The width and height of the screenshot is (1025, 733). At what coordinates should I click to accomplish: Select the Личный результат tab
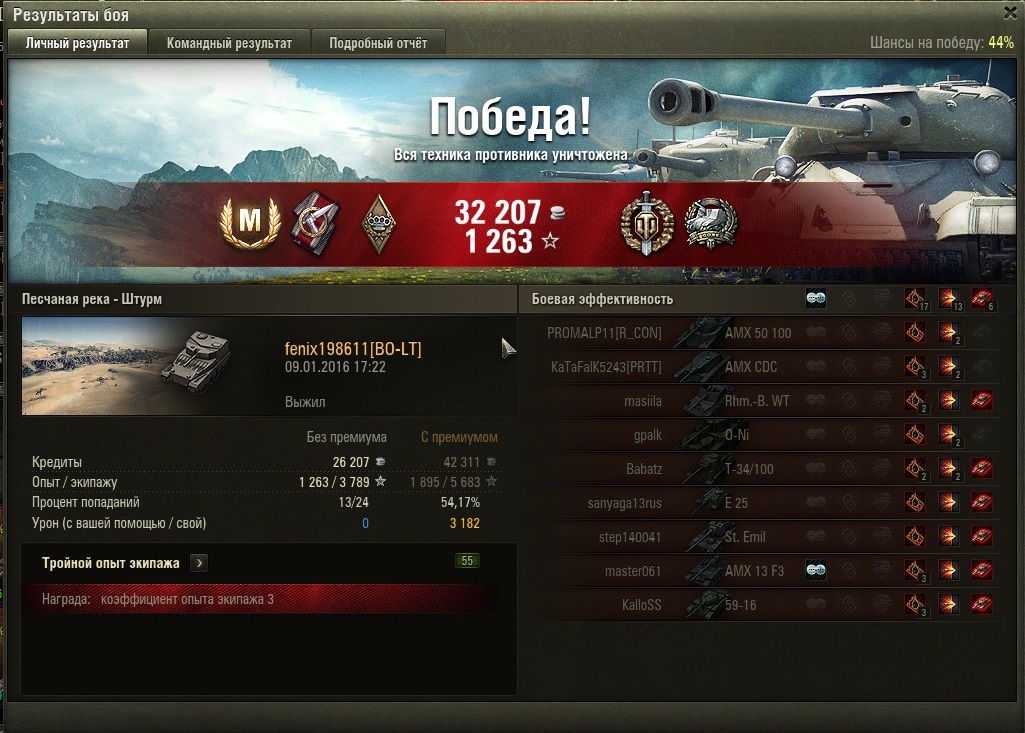pyautogui.click(x=77, y=43)
